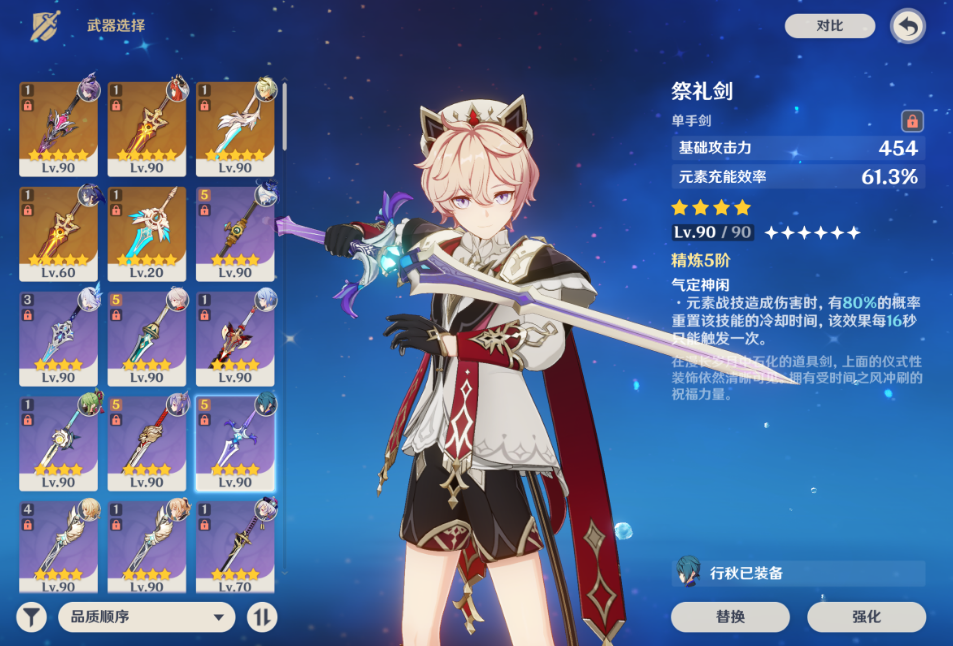953x646 pixels.
Task: Toggle the lock on 祭礼剑
Action: [911, 121]
